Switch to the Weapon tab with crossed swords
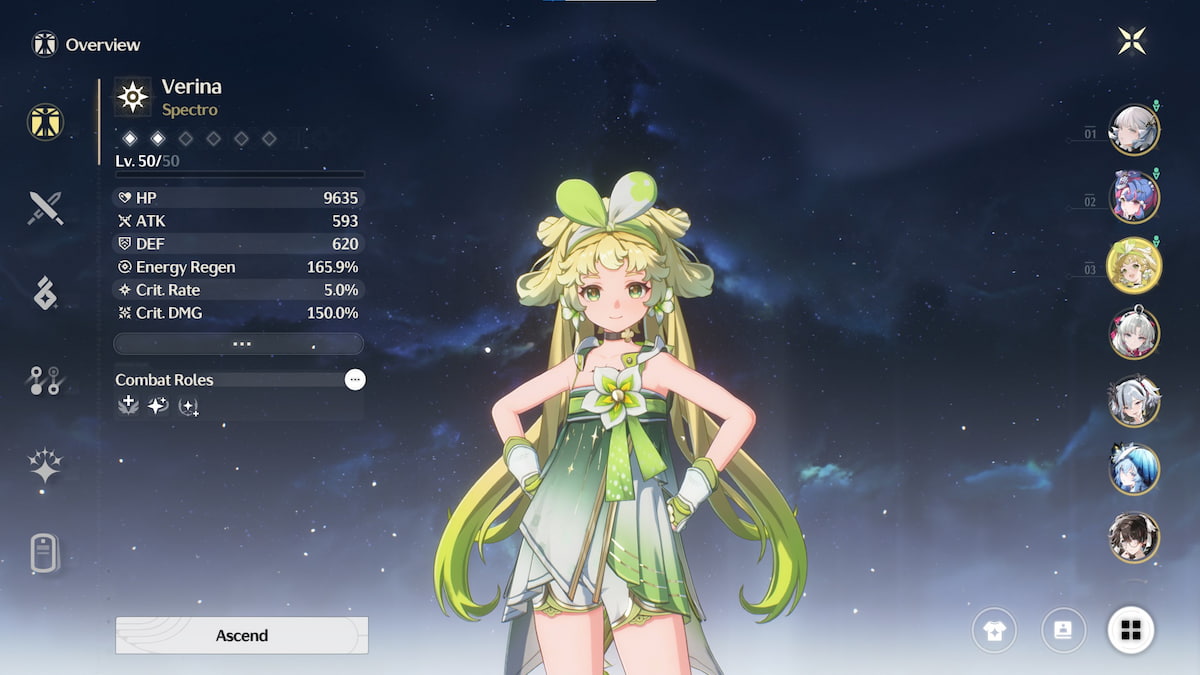Screen dimensions: 1200x675 tap(46, 208)
